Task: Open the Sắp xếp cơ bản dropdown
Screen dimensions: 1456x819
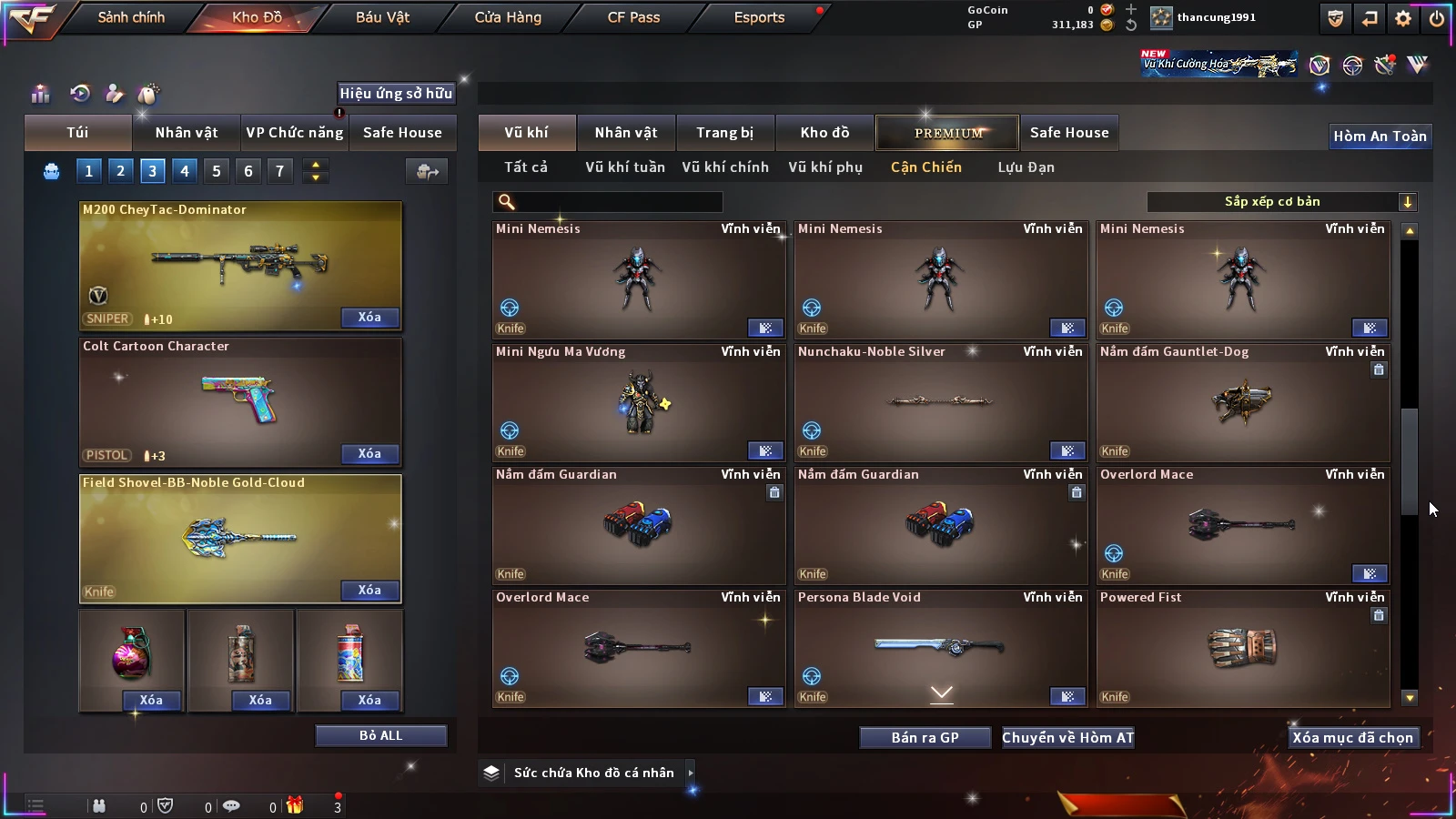Action: coord(1281,202)
